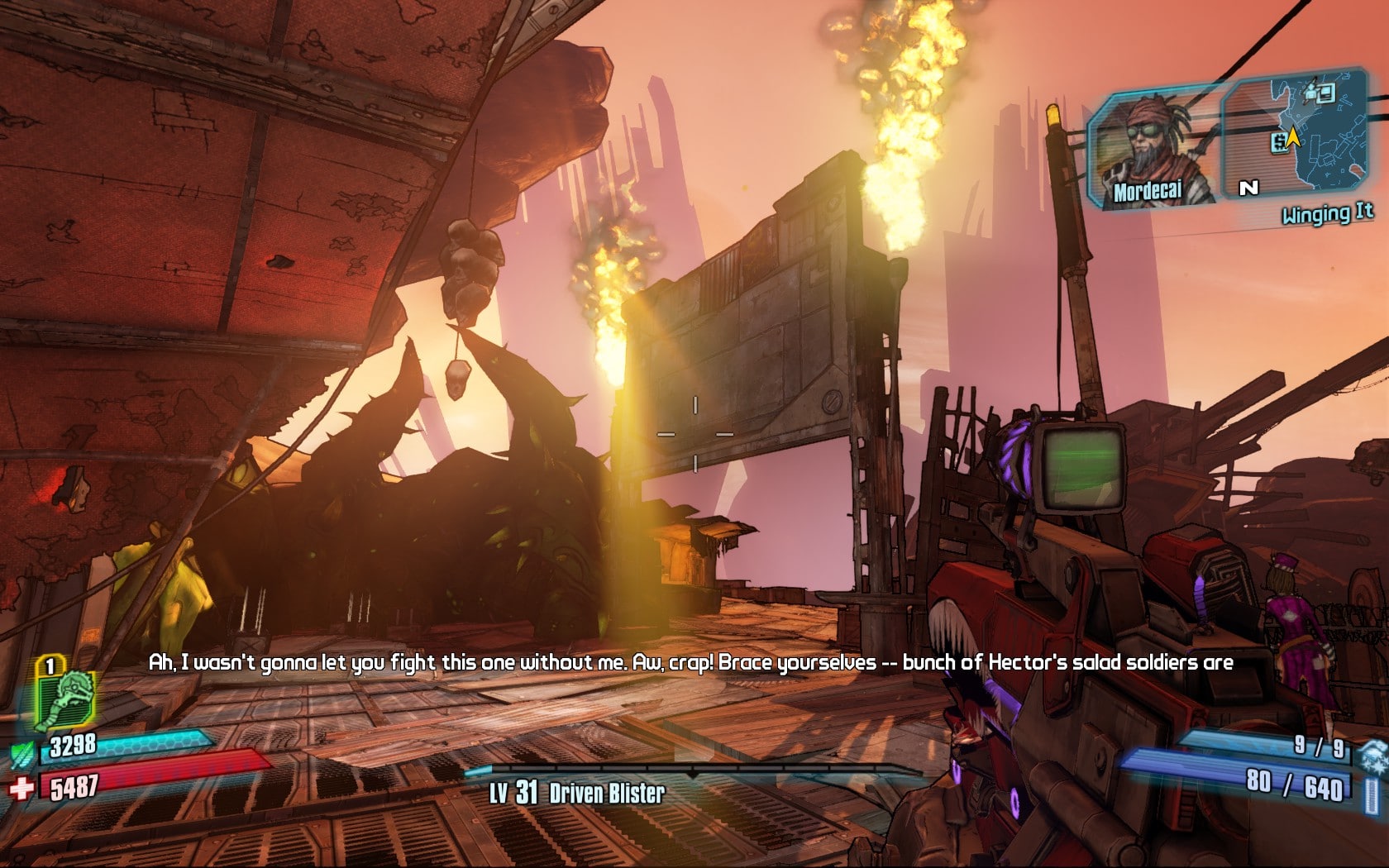Click the fast travel icon on the minimap

(1325, 93)
